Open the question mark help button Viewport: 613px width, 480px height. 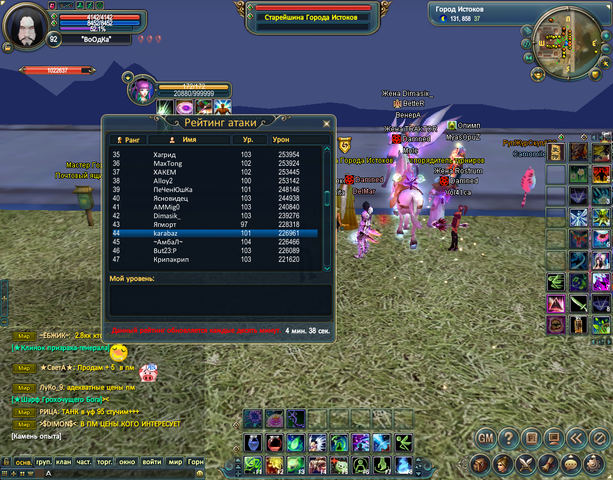(x=508, y=438)
